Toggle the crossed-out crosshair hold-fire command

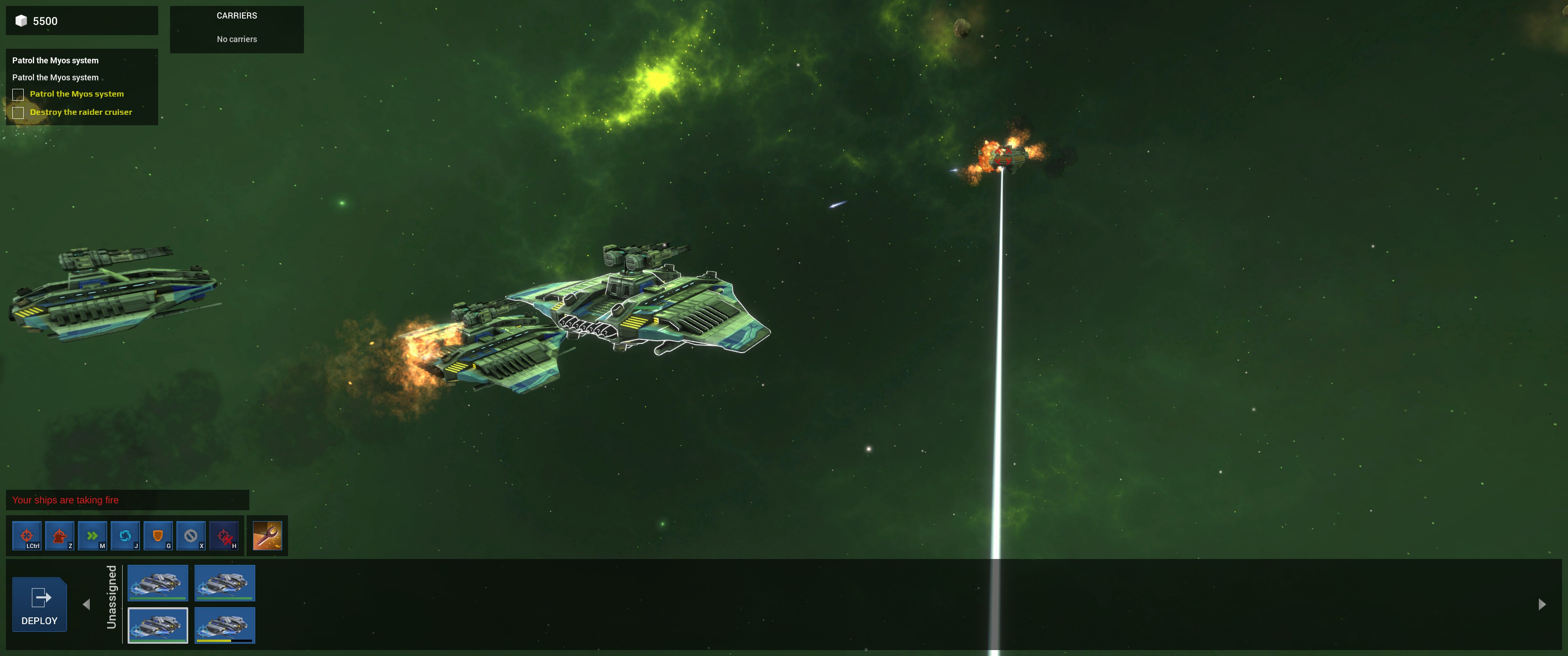click(223, 536)
